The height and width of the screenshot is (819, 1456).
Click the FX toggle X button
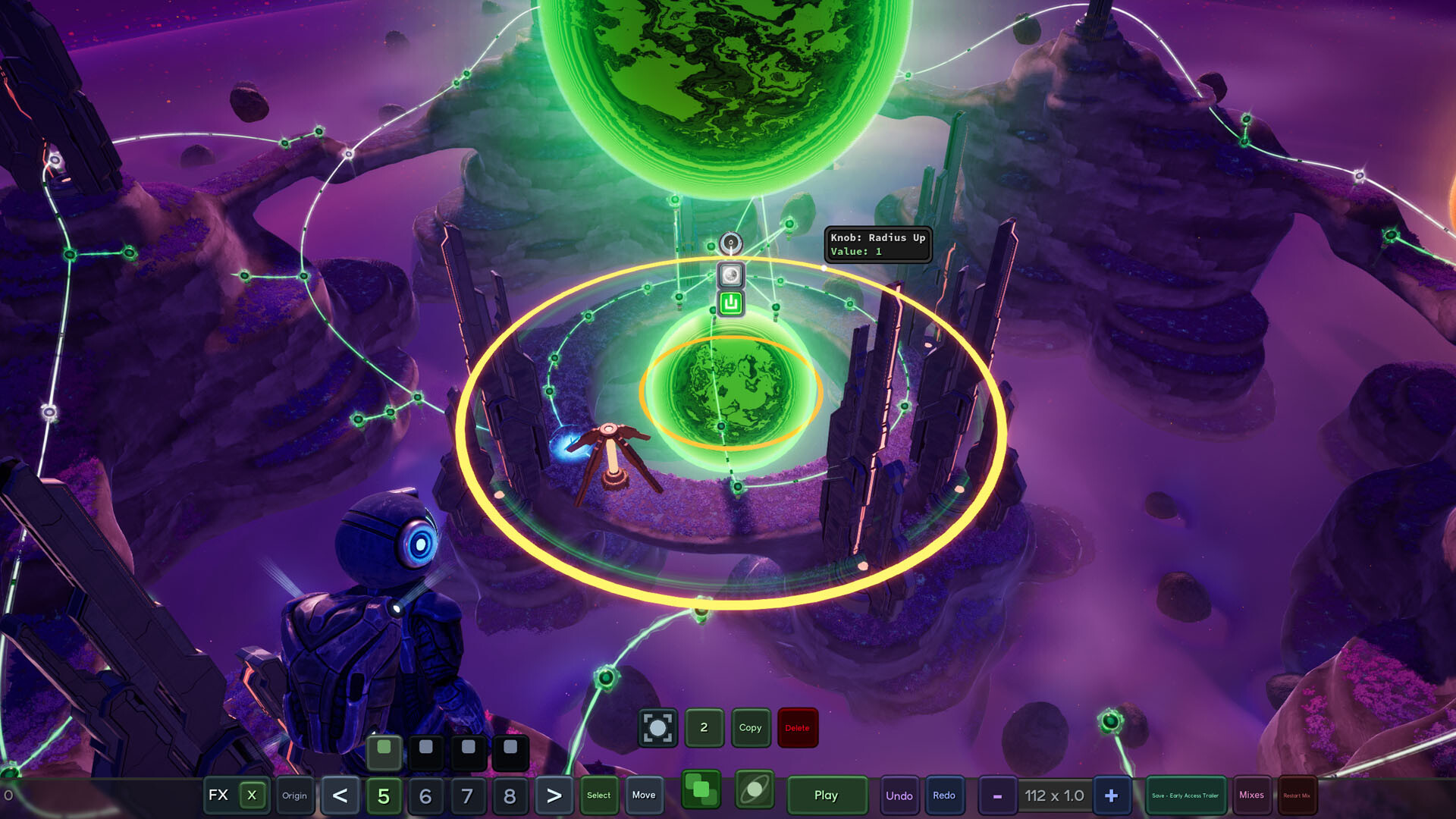pyautogui.click(x=252, y=795)
